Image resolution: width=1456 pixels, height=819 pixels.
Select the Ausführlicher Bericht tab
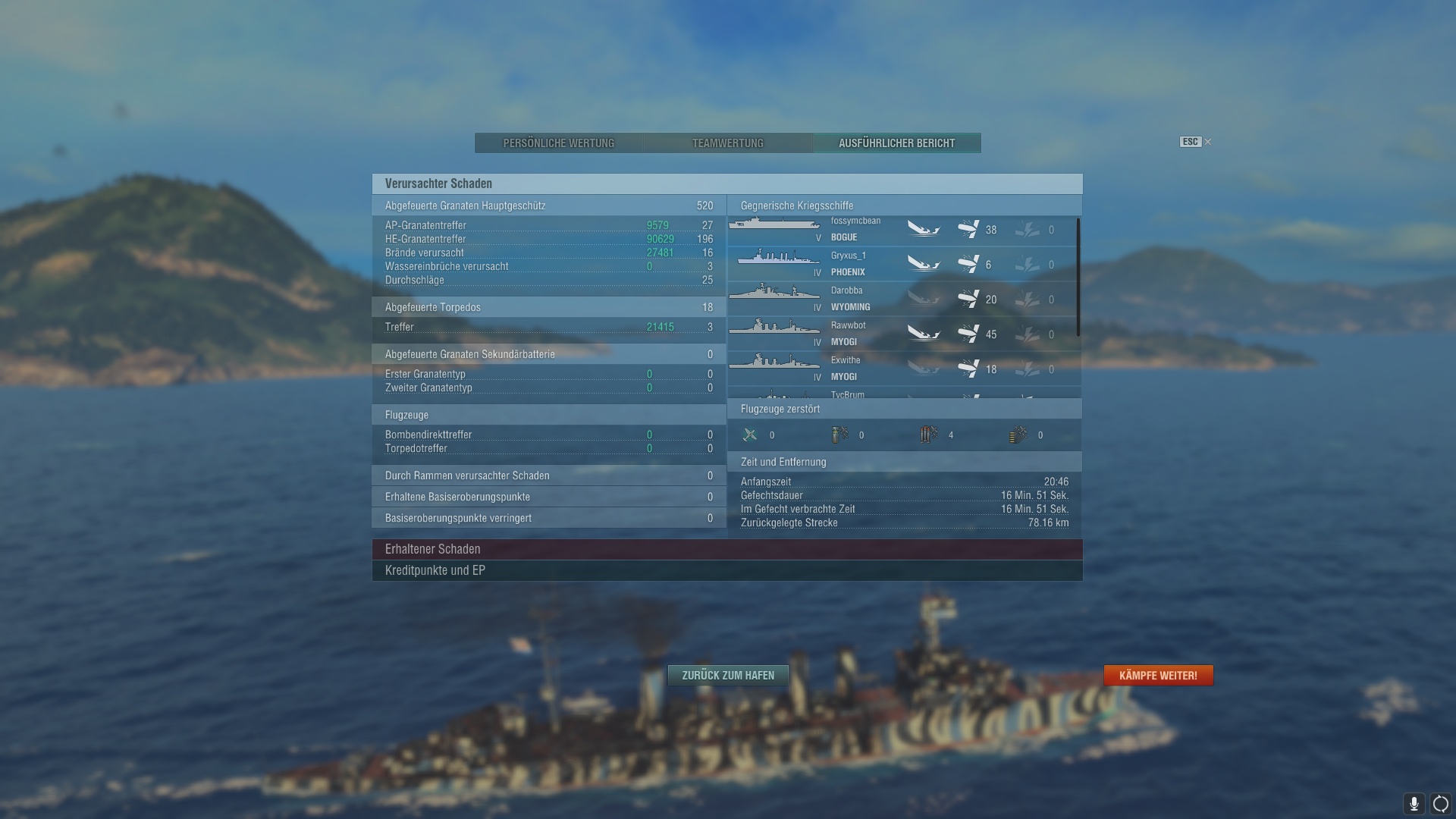[896, 143]
